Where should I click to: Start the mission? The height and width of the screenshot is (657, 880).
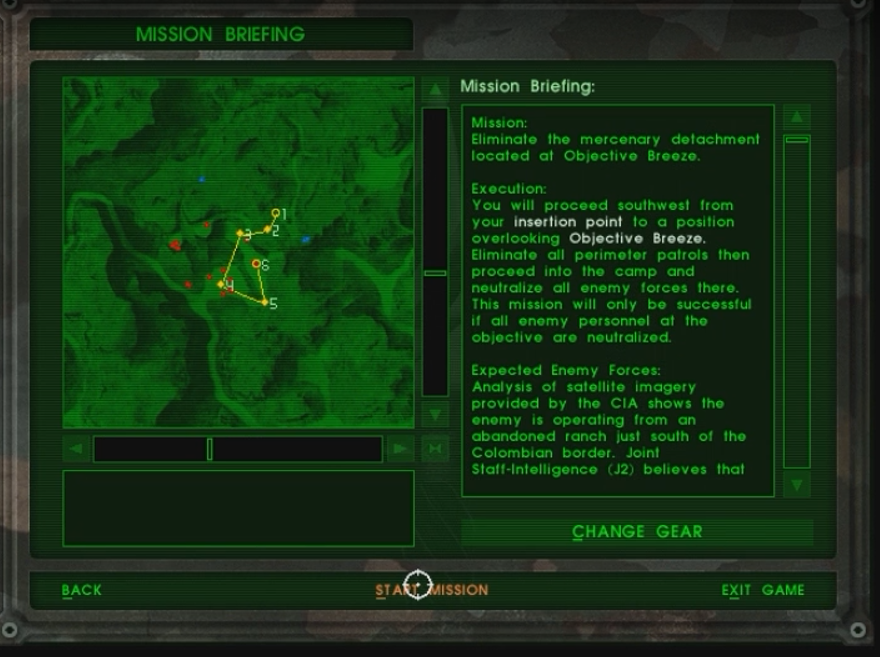(432, 590)
